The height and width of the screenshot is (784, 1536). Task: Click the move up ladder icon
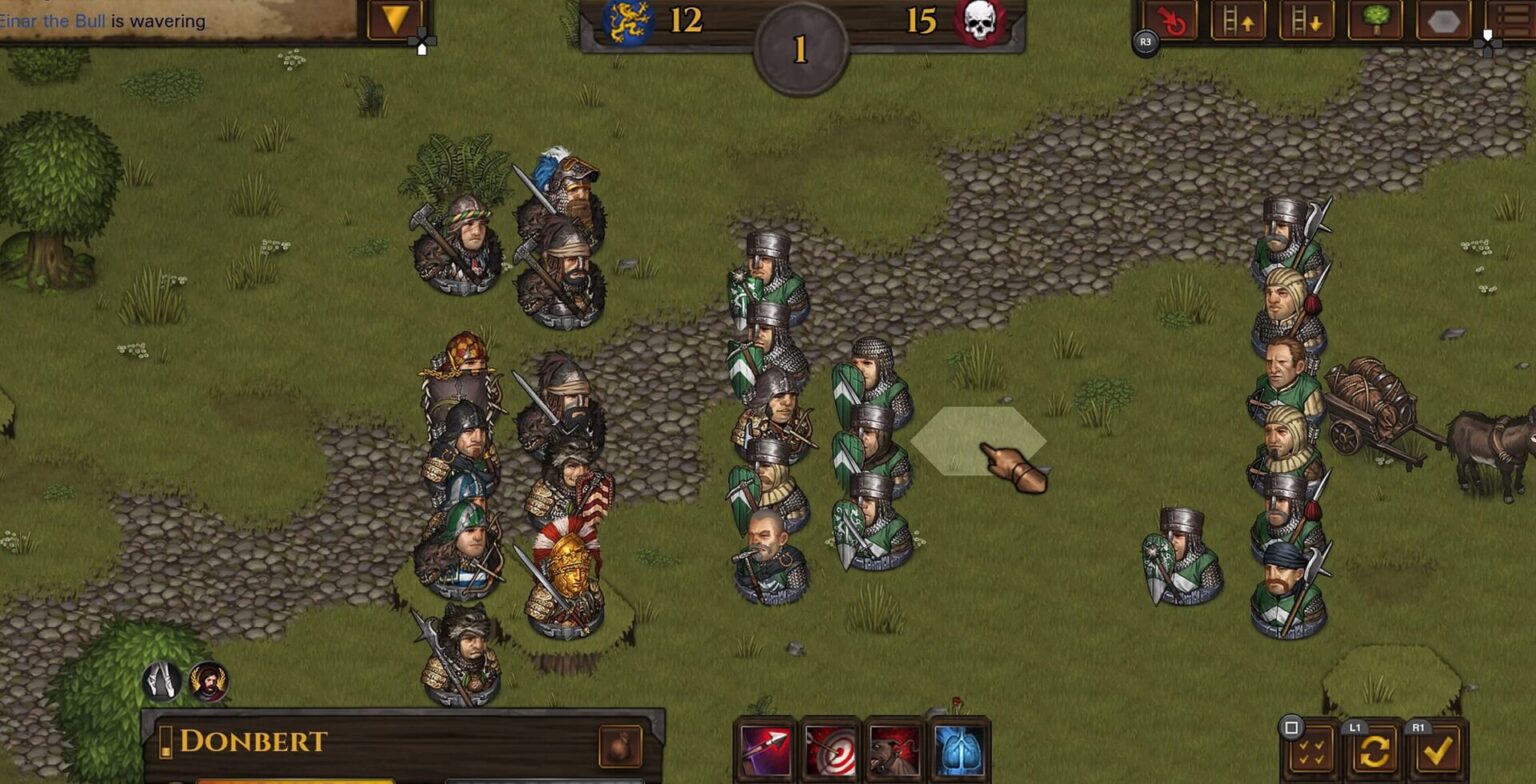pos(1240,22)
